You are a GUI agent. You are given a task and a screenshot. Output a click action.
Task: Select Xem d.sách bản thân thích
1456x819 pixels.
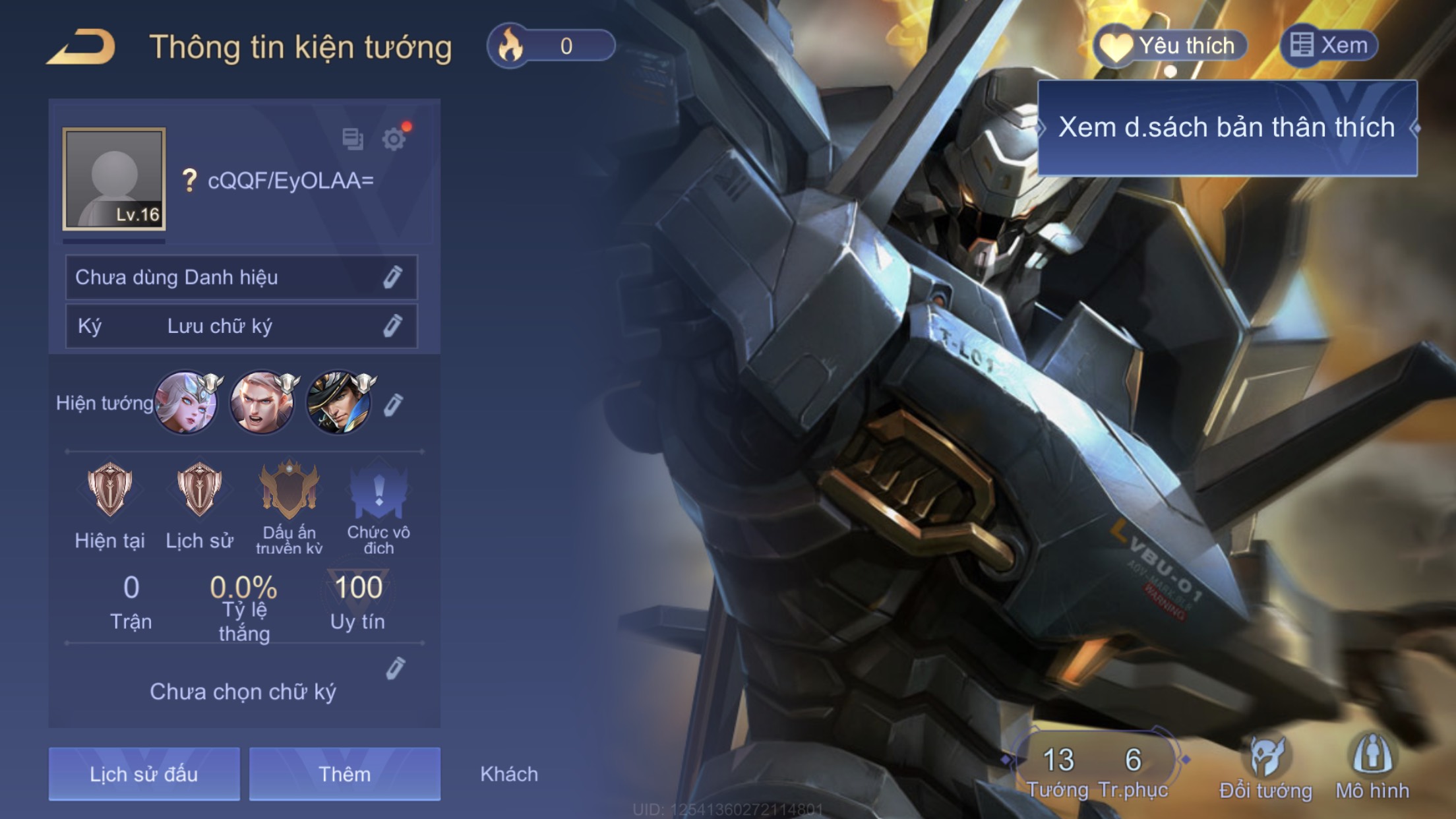pos(1227,128)
